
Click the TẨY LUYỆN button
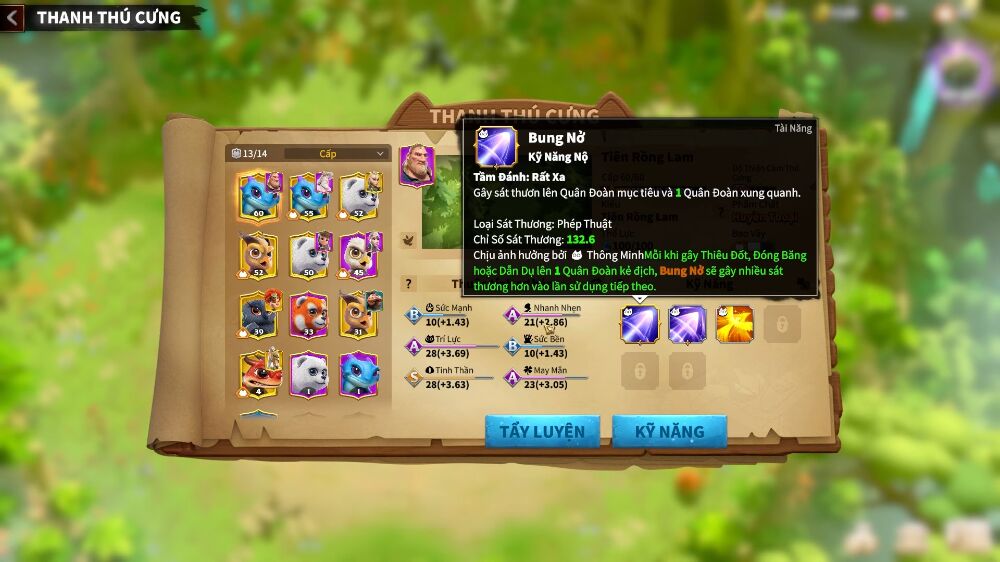point(542,432)
